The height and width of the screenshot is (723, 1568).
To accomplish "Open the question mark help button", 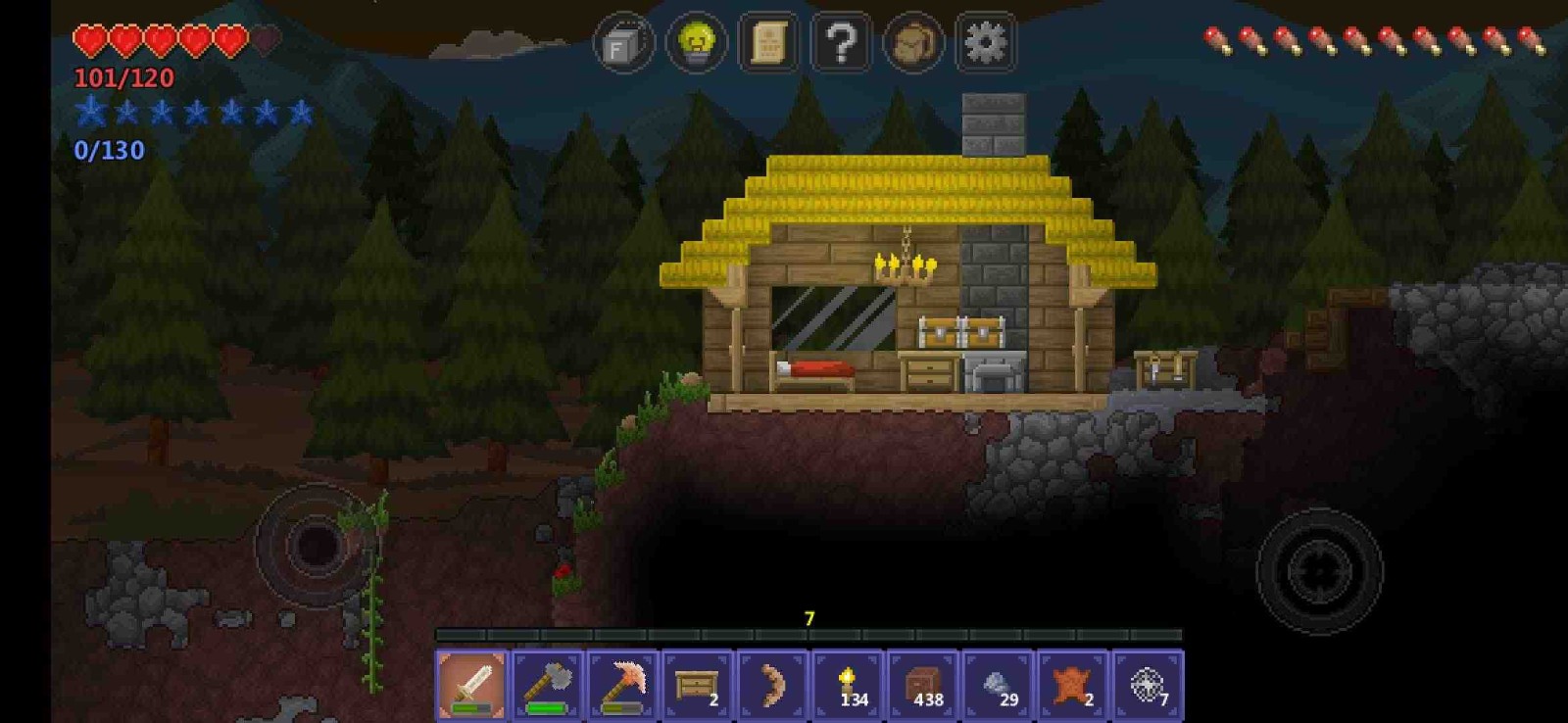I will (842, 43).
